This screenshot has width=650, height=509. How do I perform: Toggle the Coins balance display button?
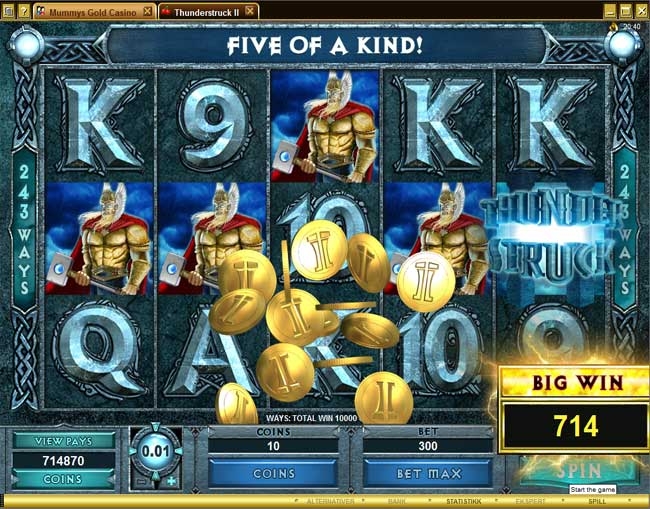click(63, 480)
